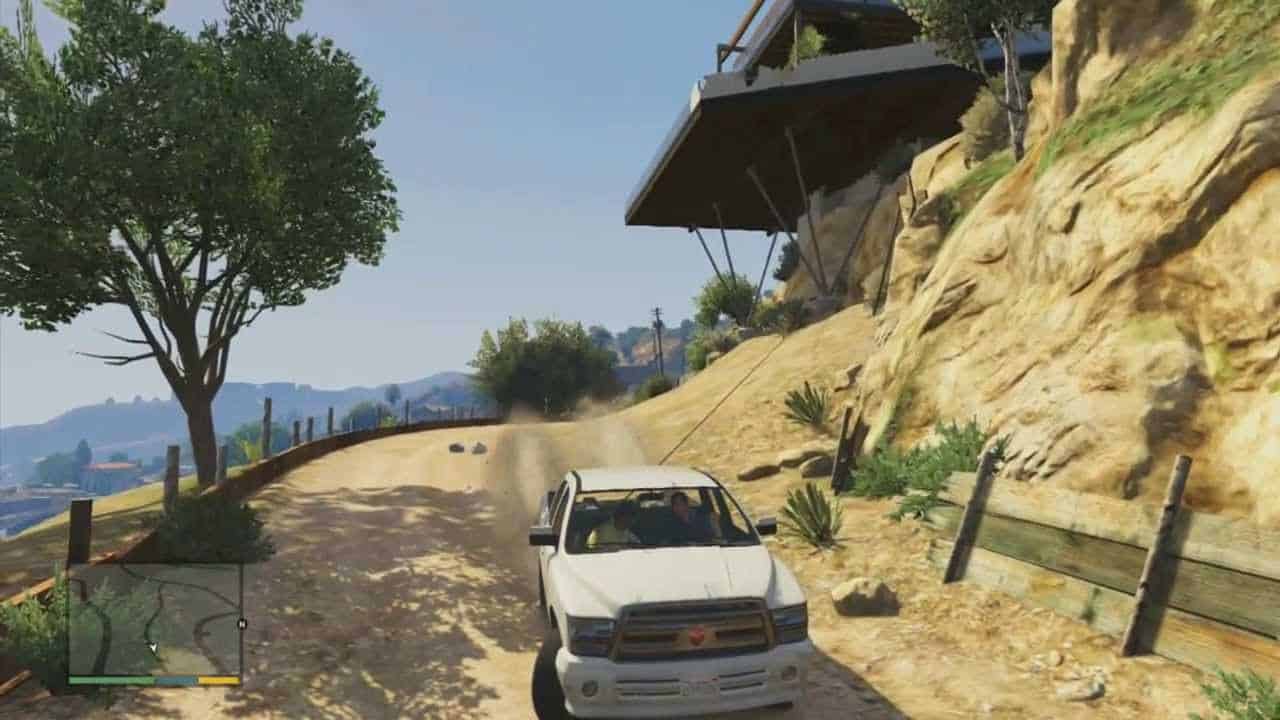Click the N compass indicator on the minimap

242,623
